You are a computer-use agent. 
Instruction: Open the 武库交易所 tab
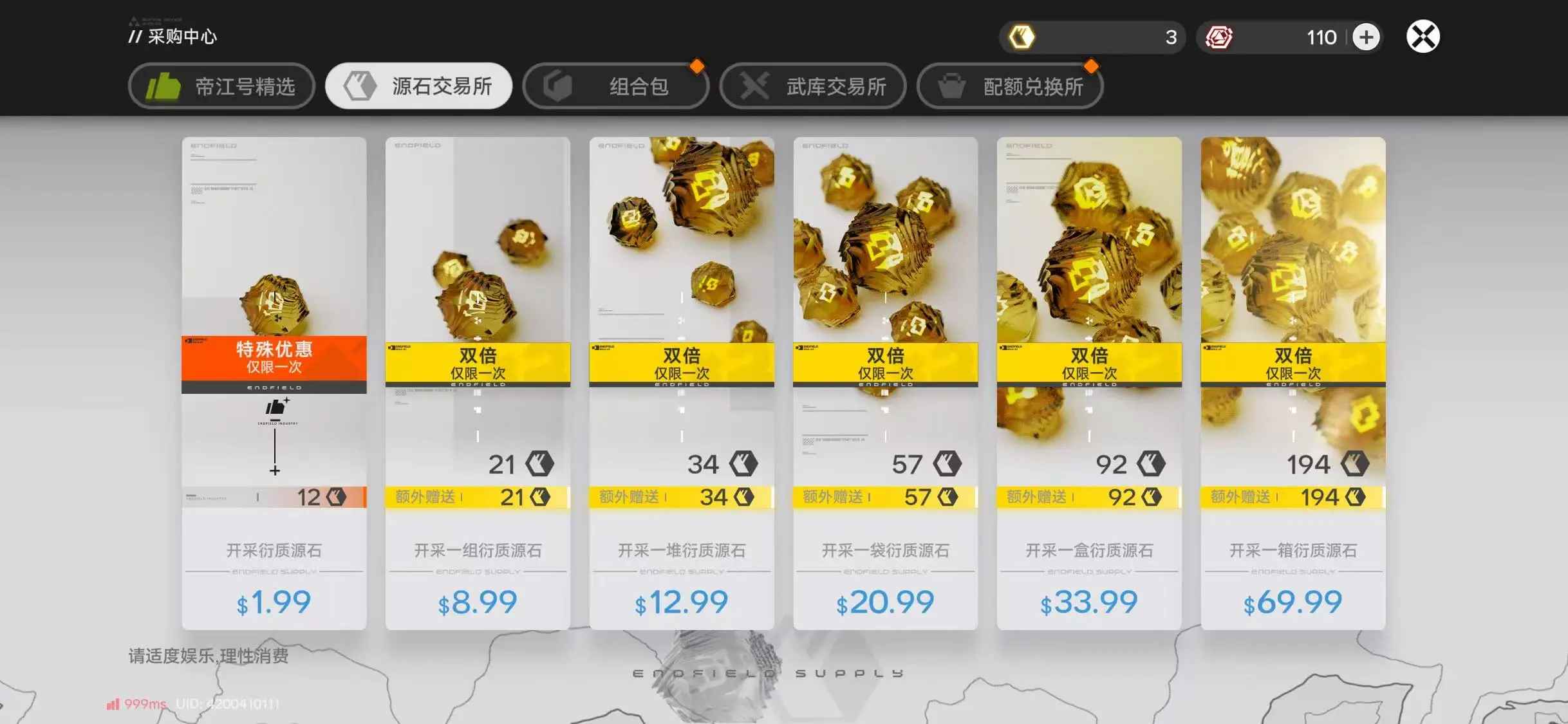(x=813, y=86)
